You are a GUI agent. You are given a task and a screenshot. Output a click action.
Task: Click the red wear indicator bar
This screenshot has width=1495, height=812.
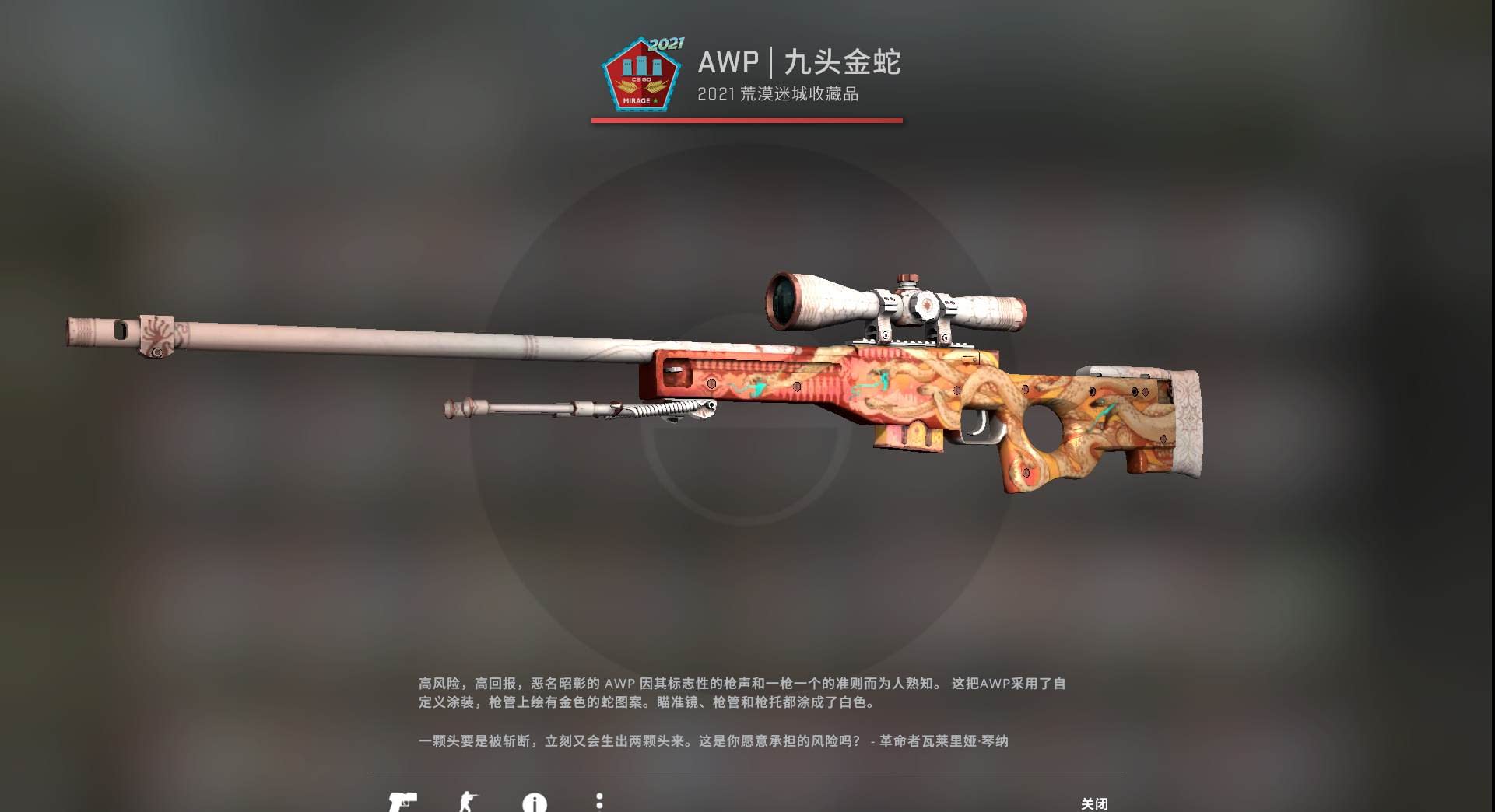tap(746, 121)
